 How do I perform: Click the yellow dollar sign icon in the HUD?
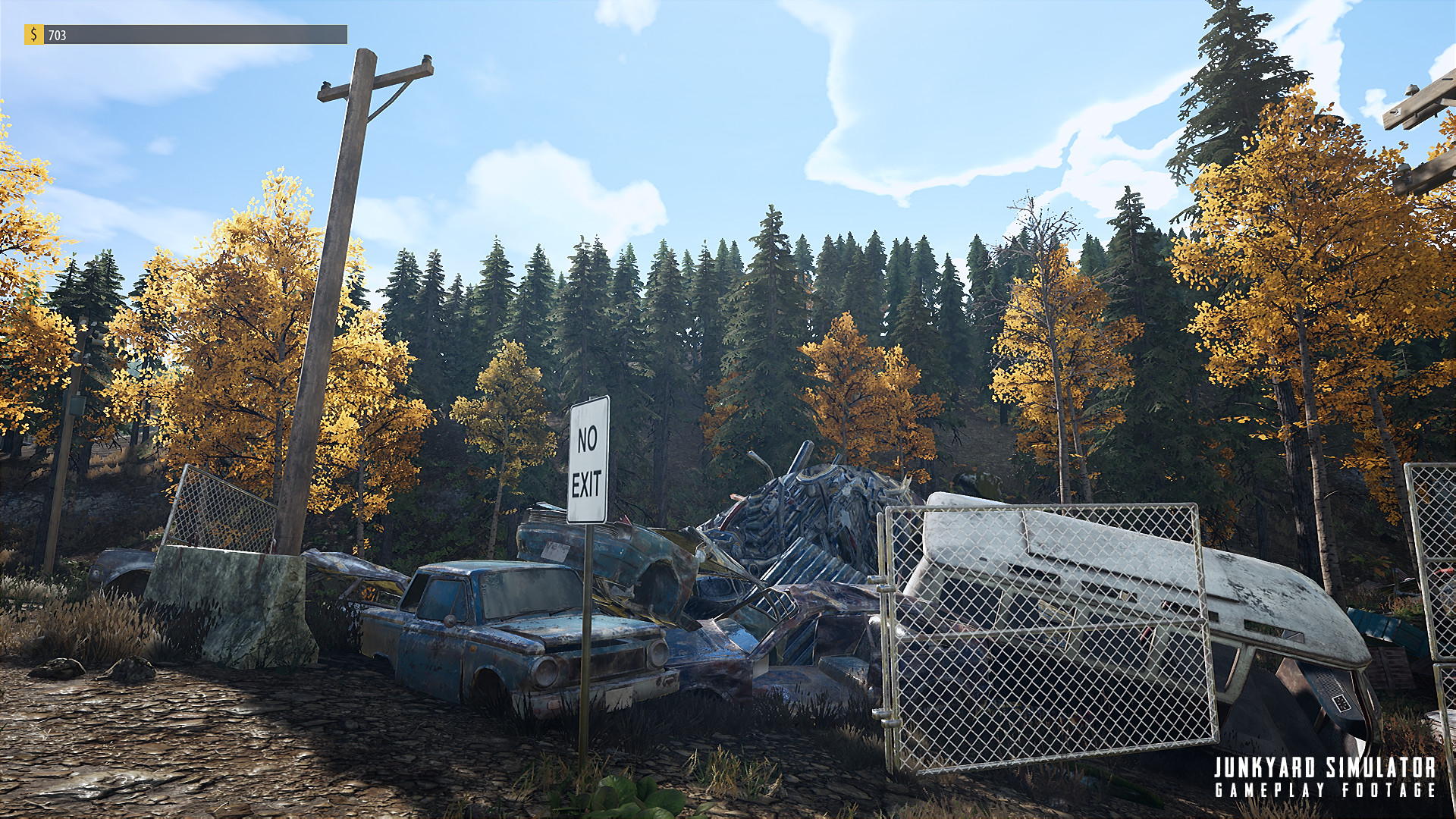(x=33, y=33)
